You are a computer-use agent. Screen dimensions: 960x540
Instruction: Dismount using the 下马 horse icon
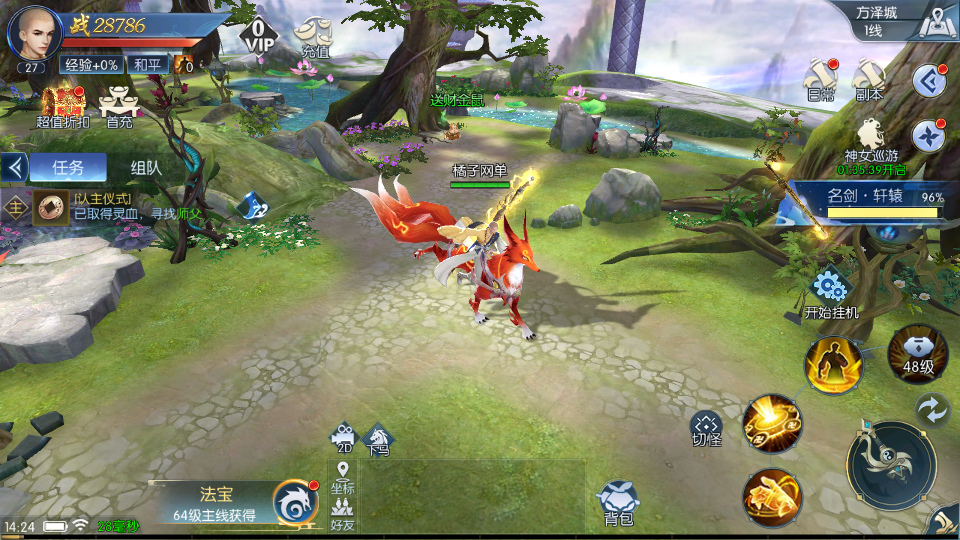[x=378, y=439]
